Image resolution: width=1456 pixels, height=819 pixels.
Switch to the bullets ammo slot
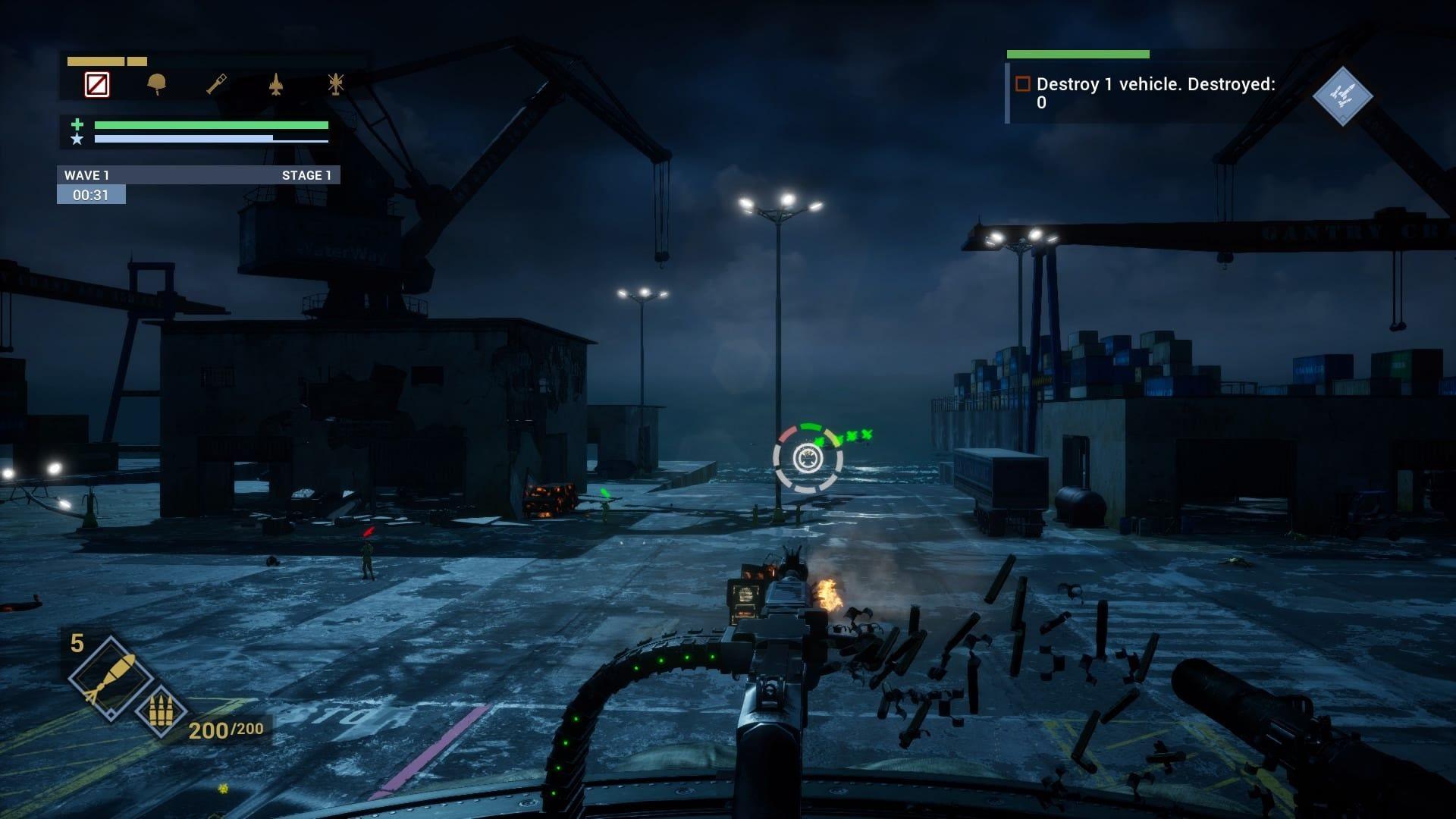pyautogui.click(x=161, y=711)
